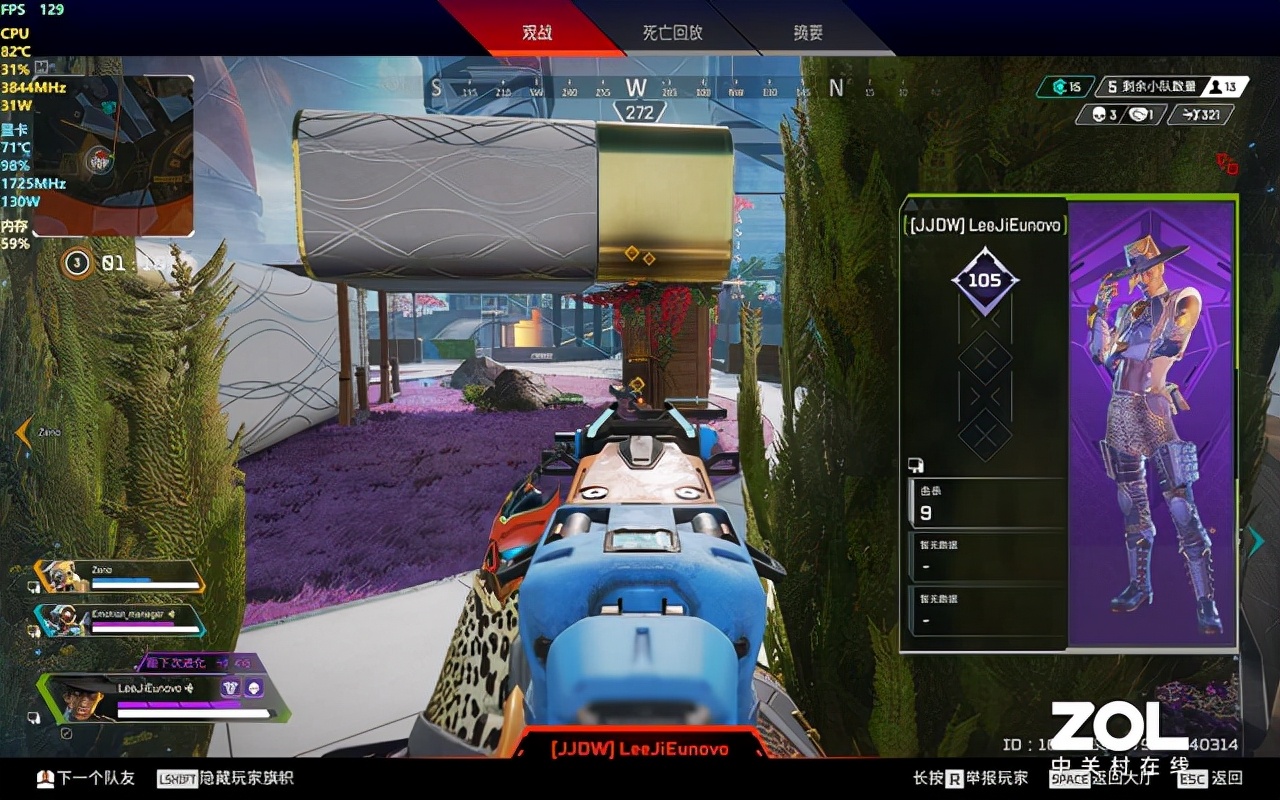Click the teal right arrow beside the banner
This screenshot has width=1280, height=800.
pyautogui.click(x=1256, y=541)
